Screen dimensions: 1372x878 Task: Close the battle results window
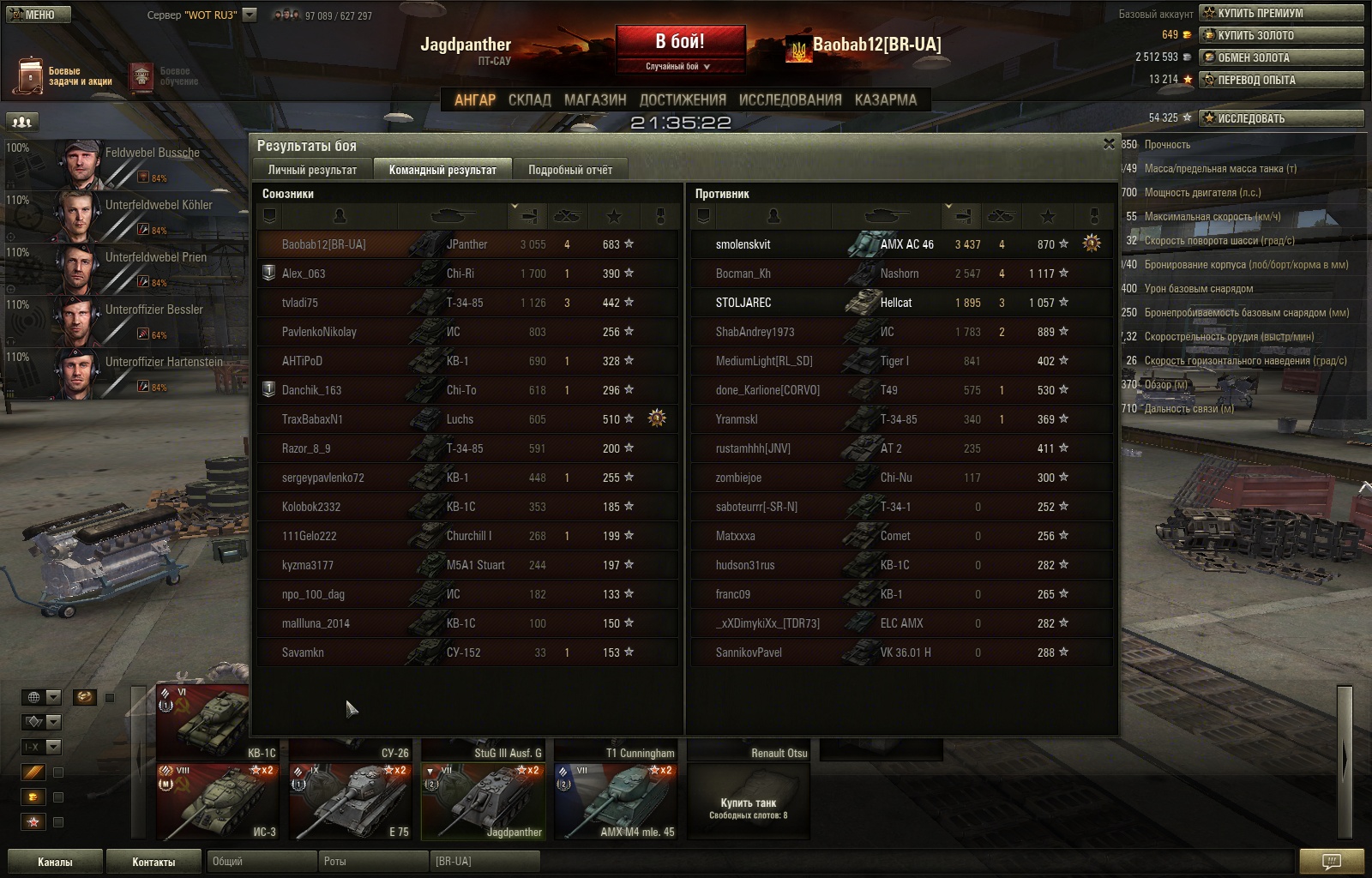tap(1109, 144)
